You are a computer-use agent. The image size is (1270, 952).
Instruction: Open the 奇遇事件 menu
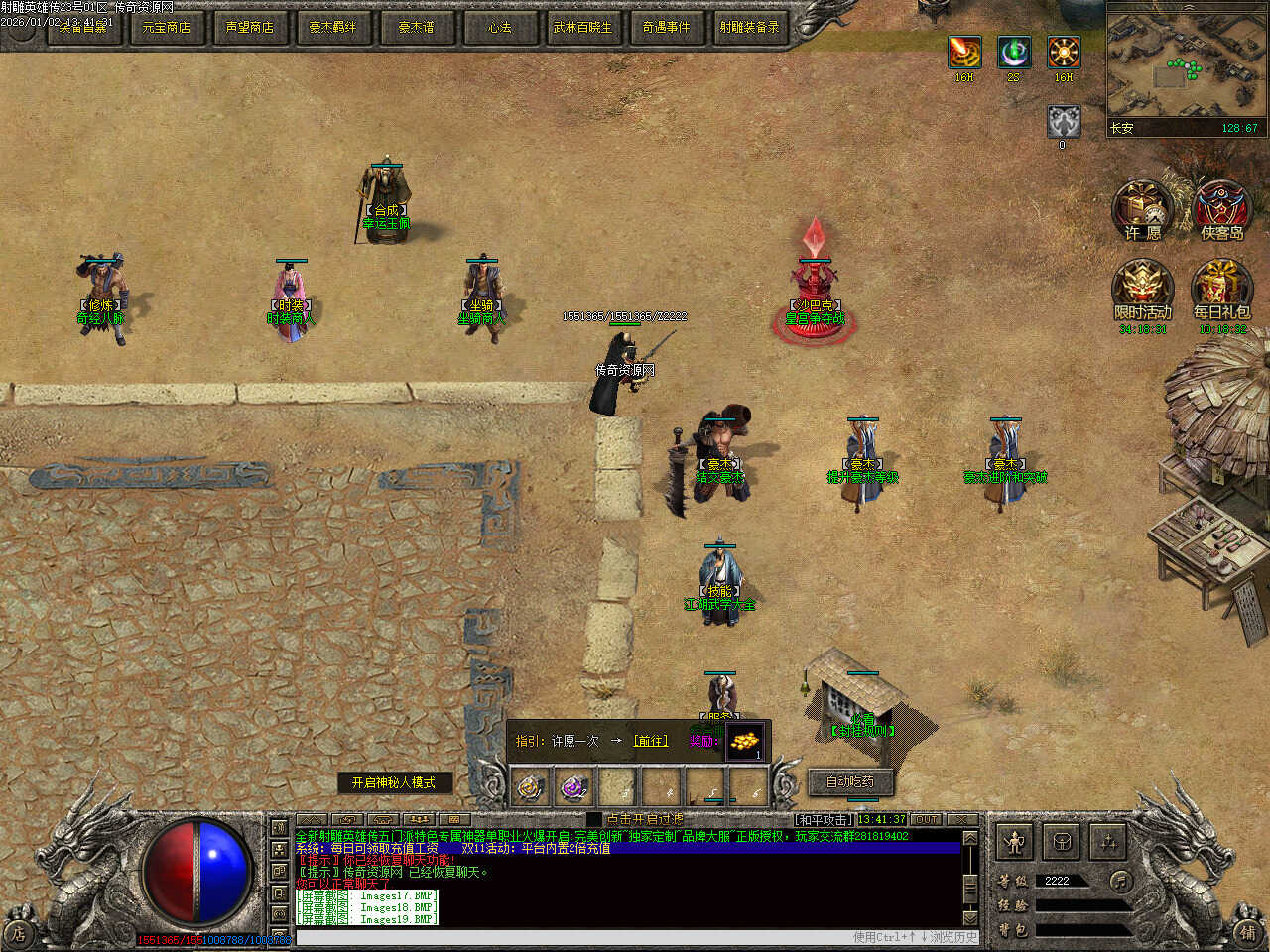pyautogui.click(x=666, y=27)
